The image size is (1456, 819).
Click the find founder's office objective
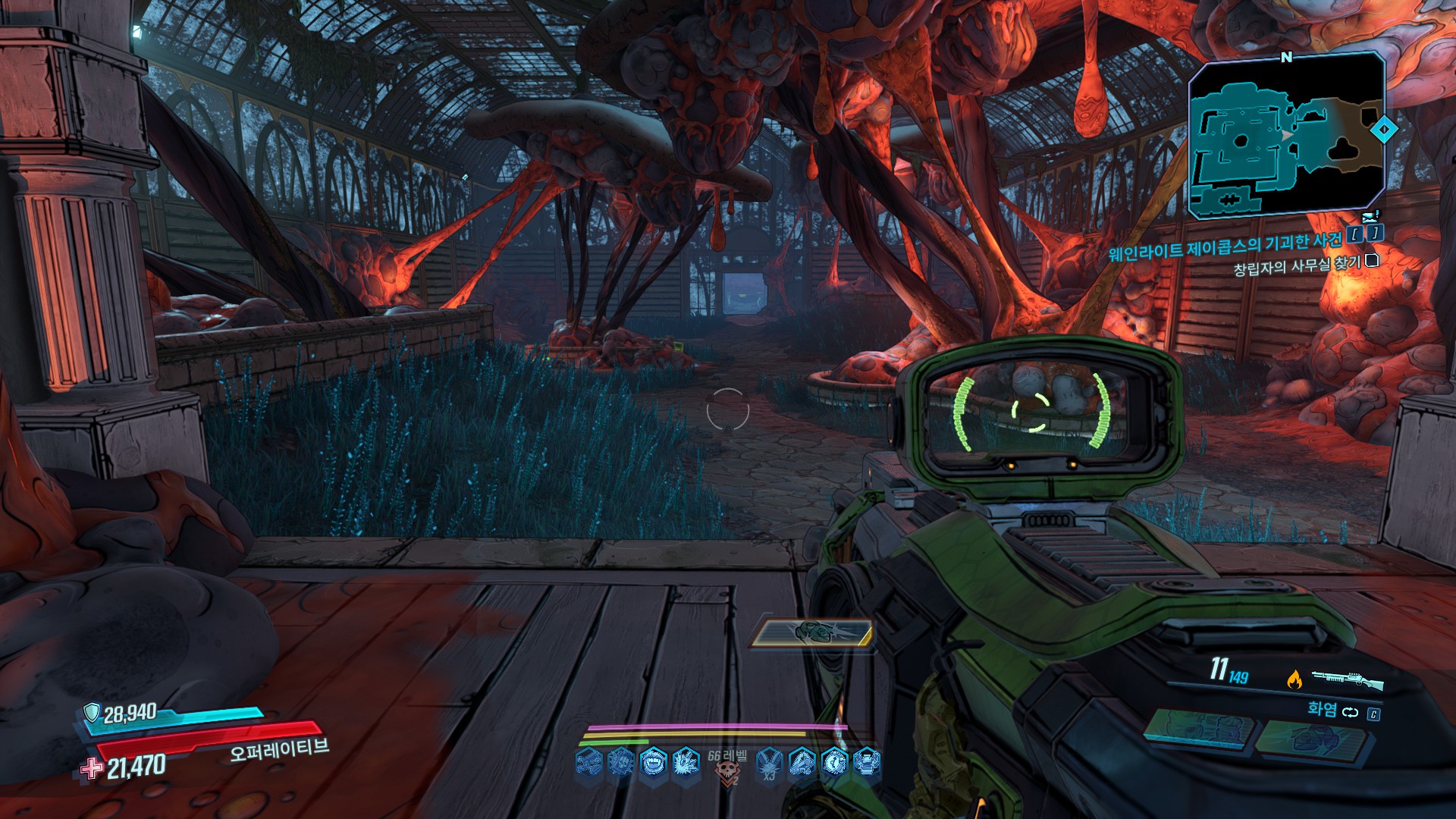(x=1297, y=266)
